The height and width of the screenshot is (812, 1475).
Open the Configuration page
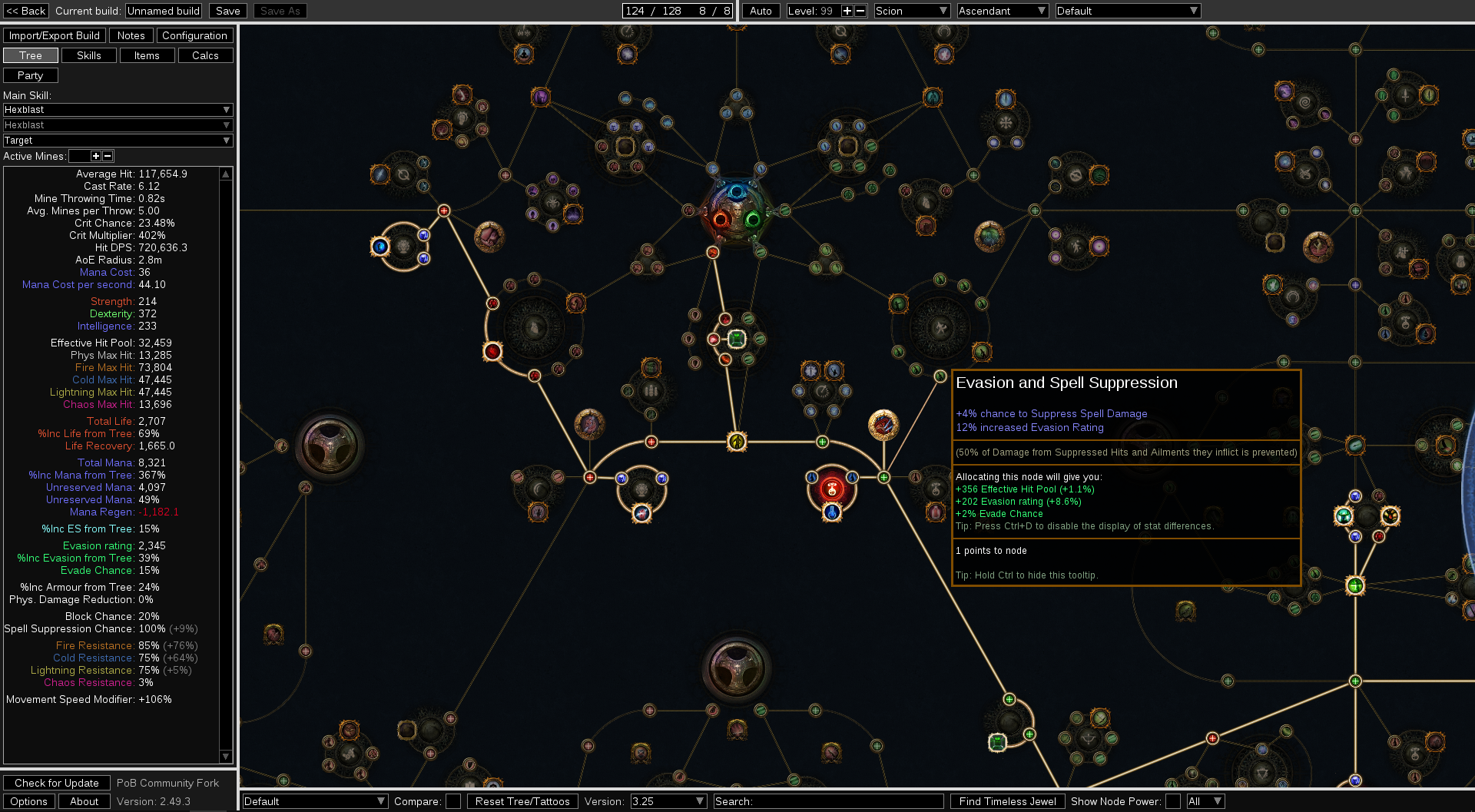pyautogui.click(x=194, y=35)
